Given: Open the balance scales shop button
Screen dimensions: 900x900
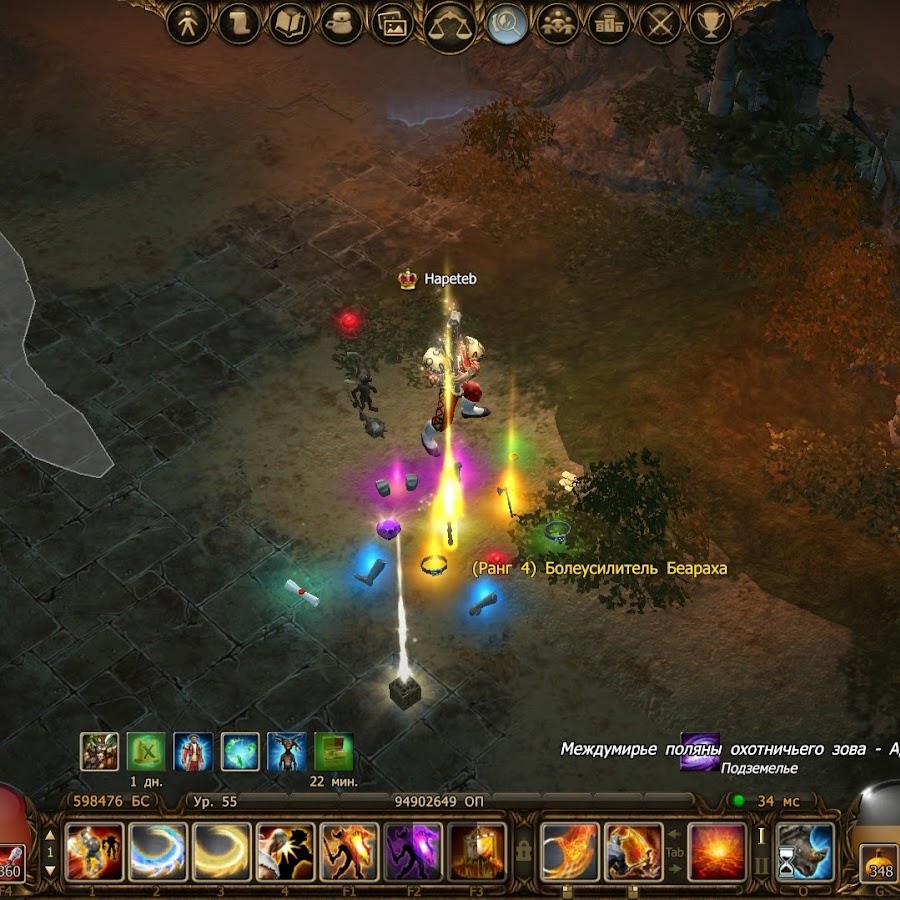Looking at the screenshot, I should coord(450,24).
